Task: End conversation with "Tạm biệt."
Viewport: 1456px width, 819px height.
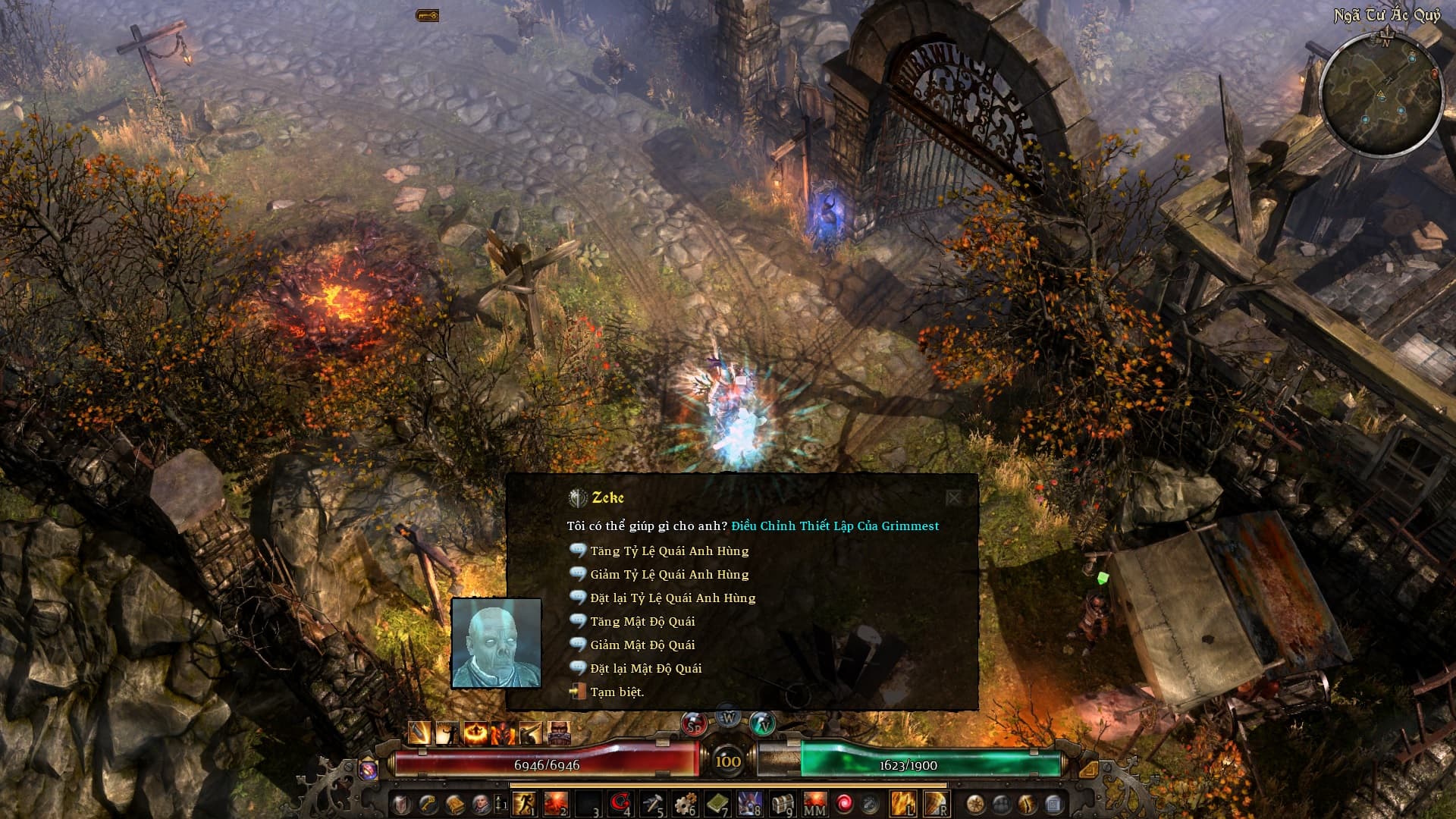Action: tap(617, 692)
